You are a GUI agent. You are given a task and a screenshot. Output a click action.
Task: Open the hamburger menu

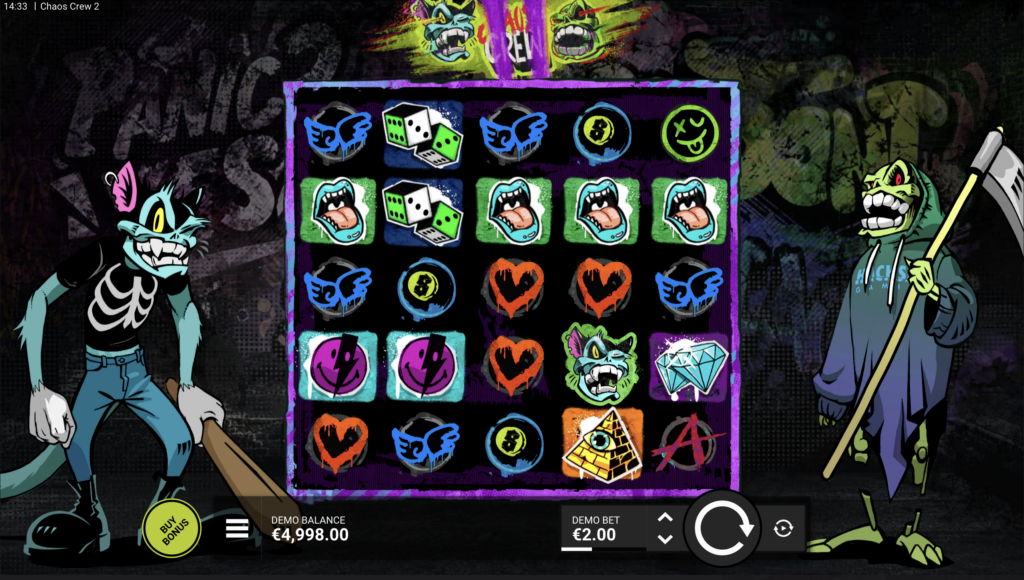pyautogui.click(x=237, y=528)
